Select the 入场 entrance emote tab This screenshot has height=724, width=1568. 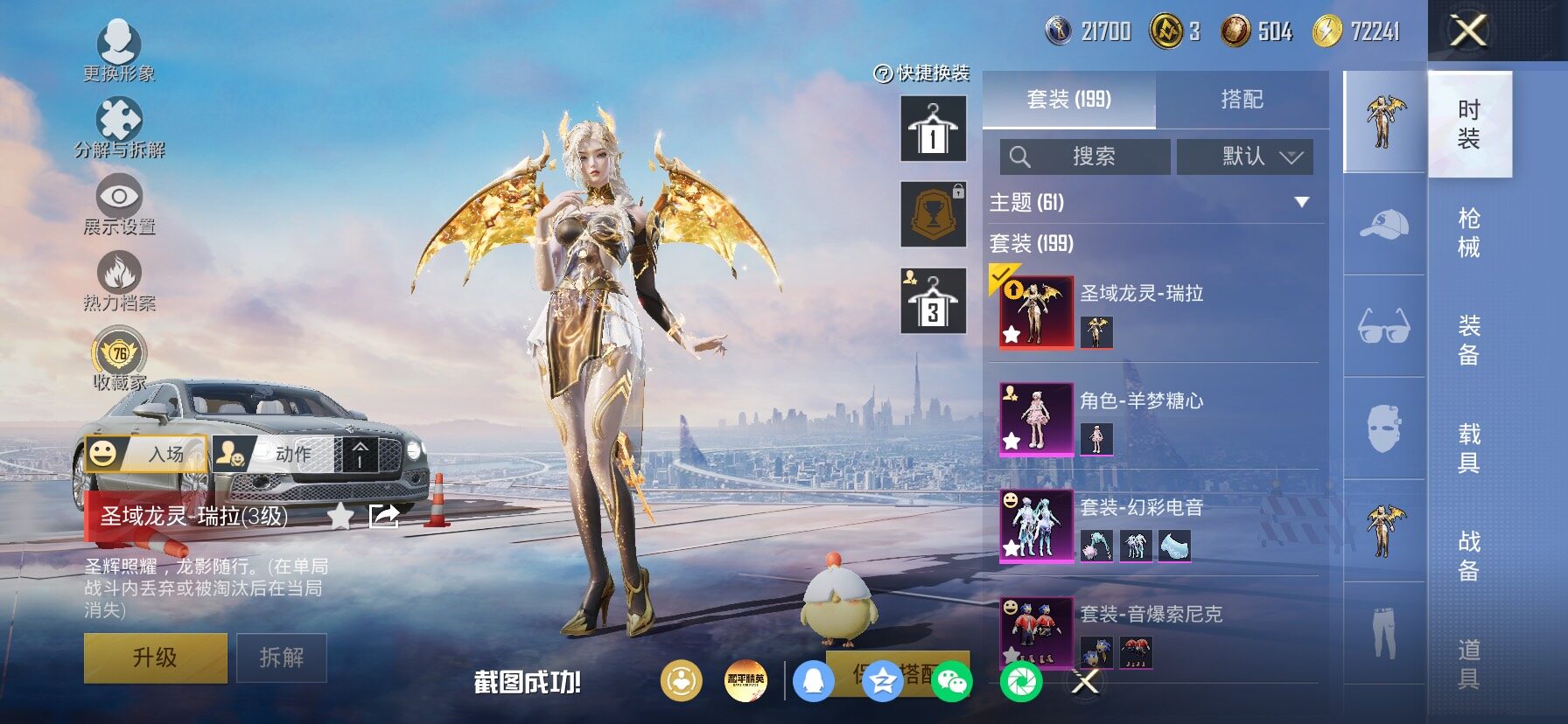[147, 454]
